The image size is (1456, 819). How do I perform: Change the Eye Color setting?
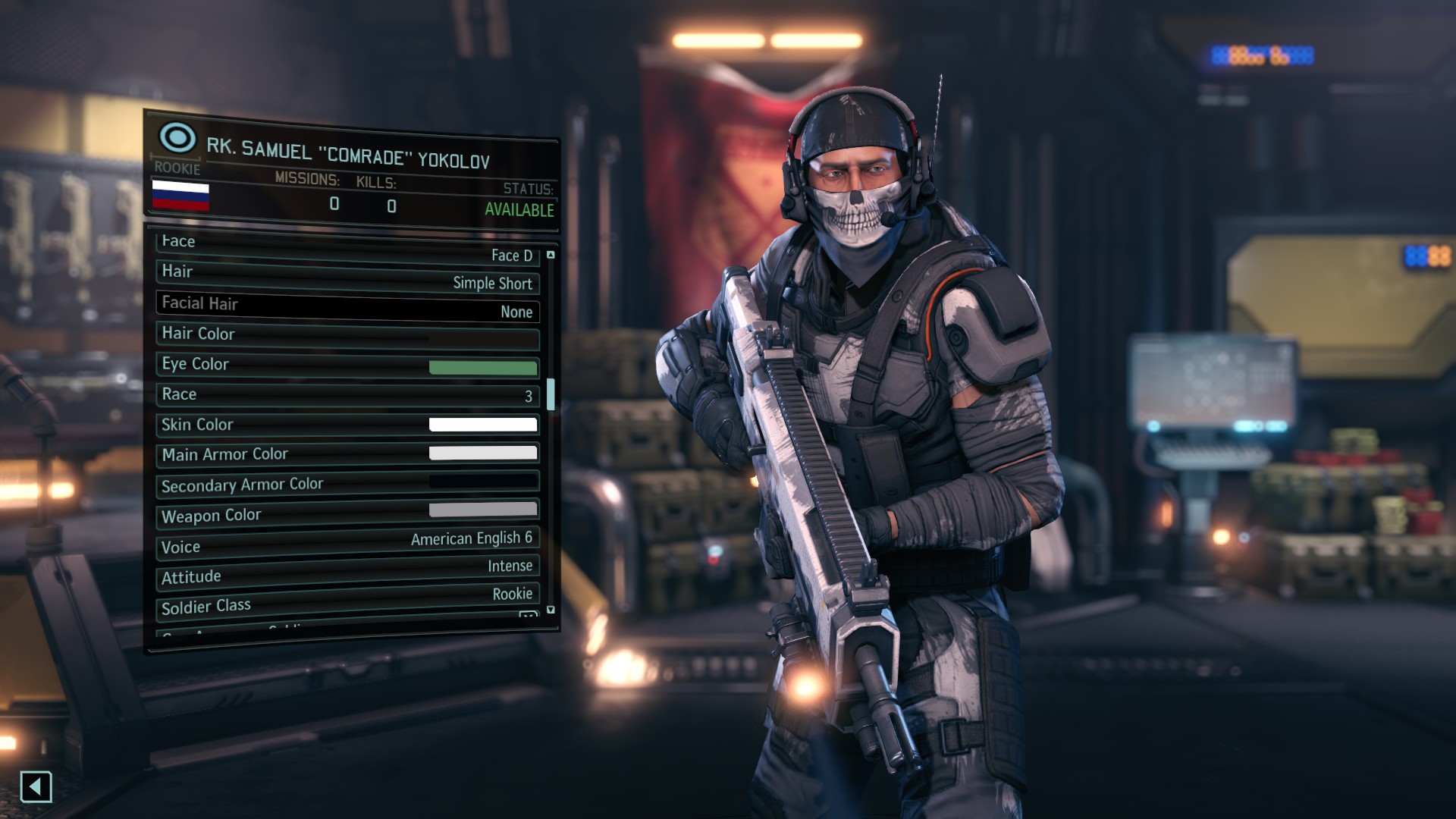click(347, 366)
